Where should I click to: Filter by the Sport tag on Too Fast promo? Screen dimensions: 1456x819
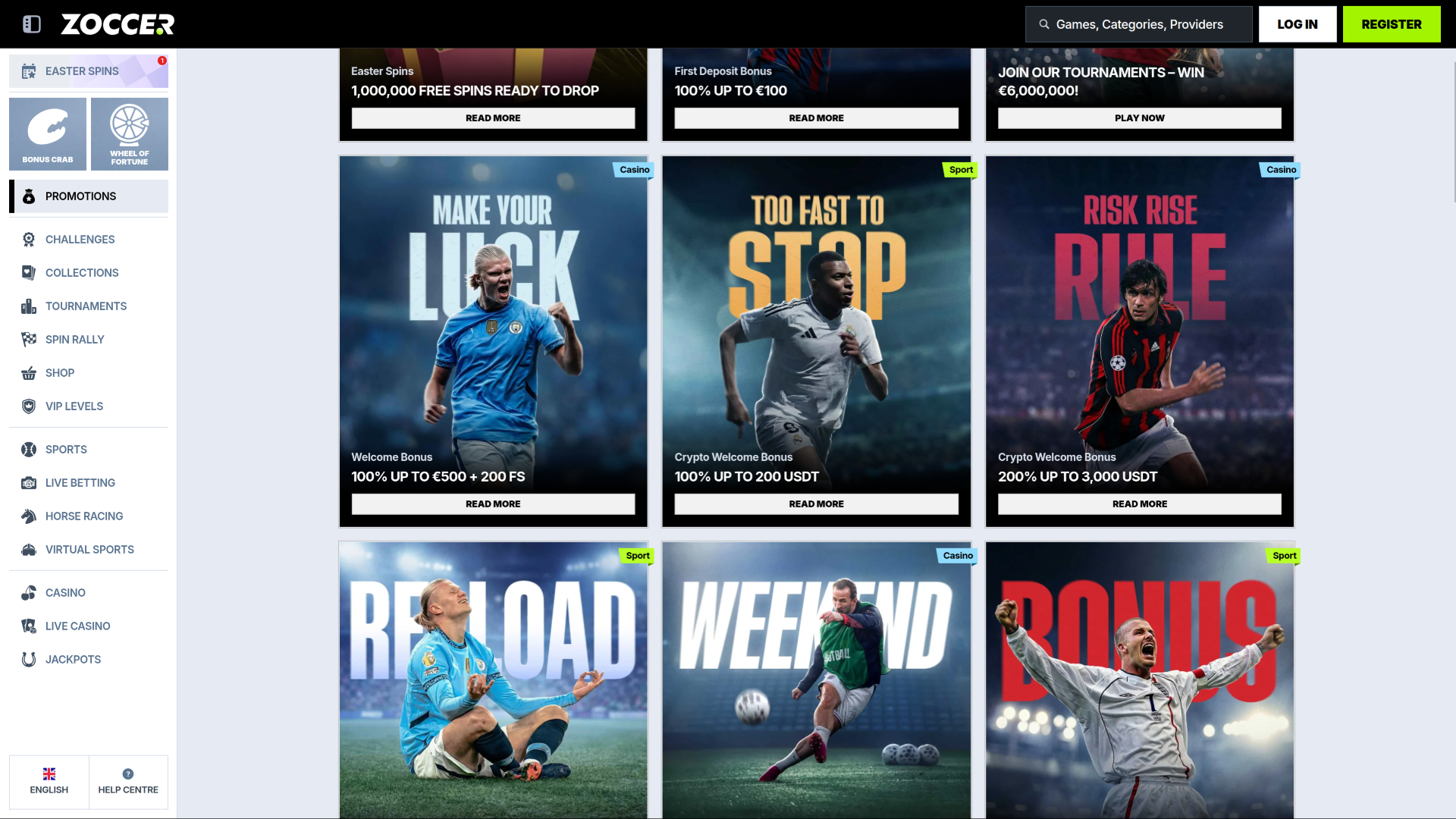(960, 170)
